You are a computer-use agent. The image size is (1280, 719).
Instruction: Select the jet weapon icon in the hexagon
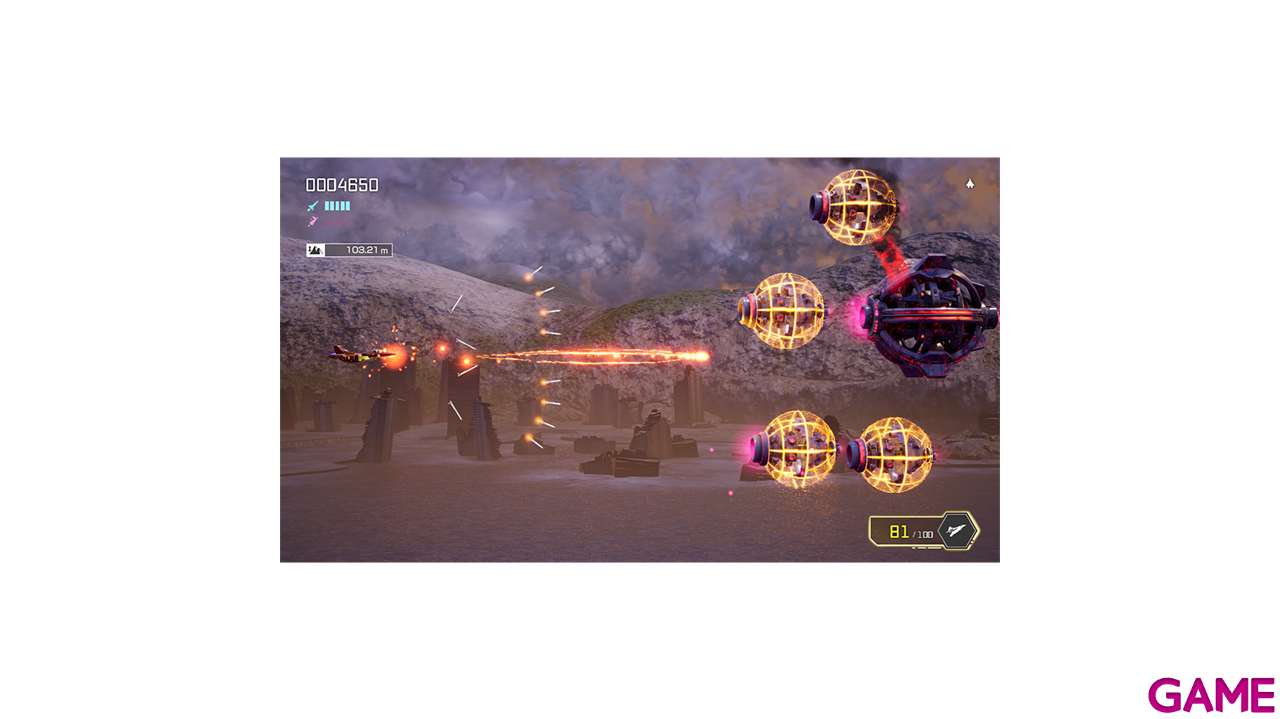[x=957, y=531]
